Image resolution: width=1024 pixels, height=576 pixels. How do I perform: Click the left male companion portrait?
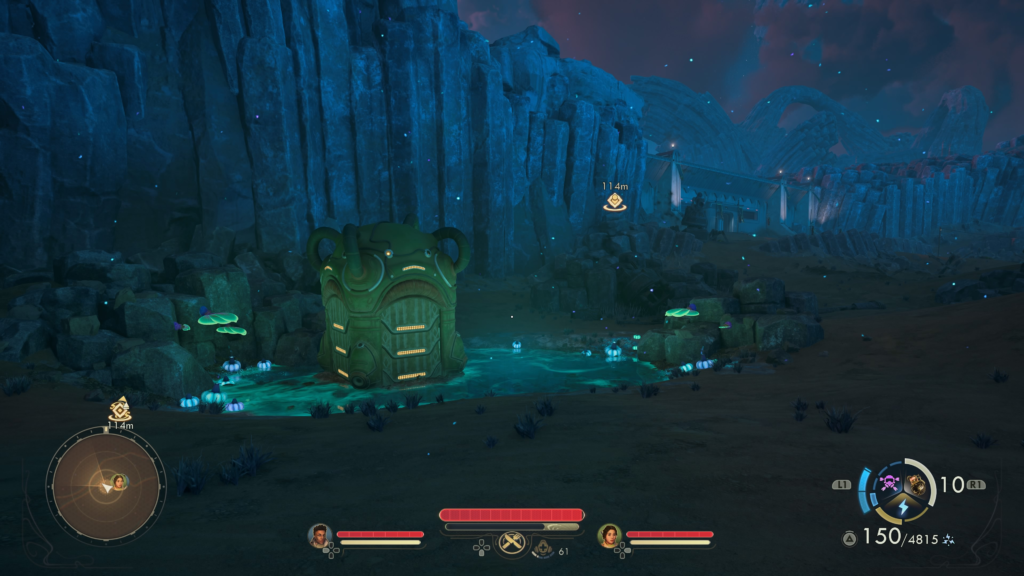pos(320,535)
